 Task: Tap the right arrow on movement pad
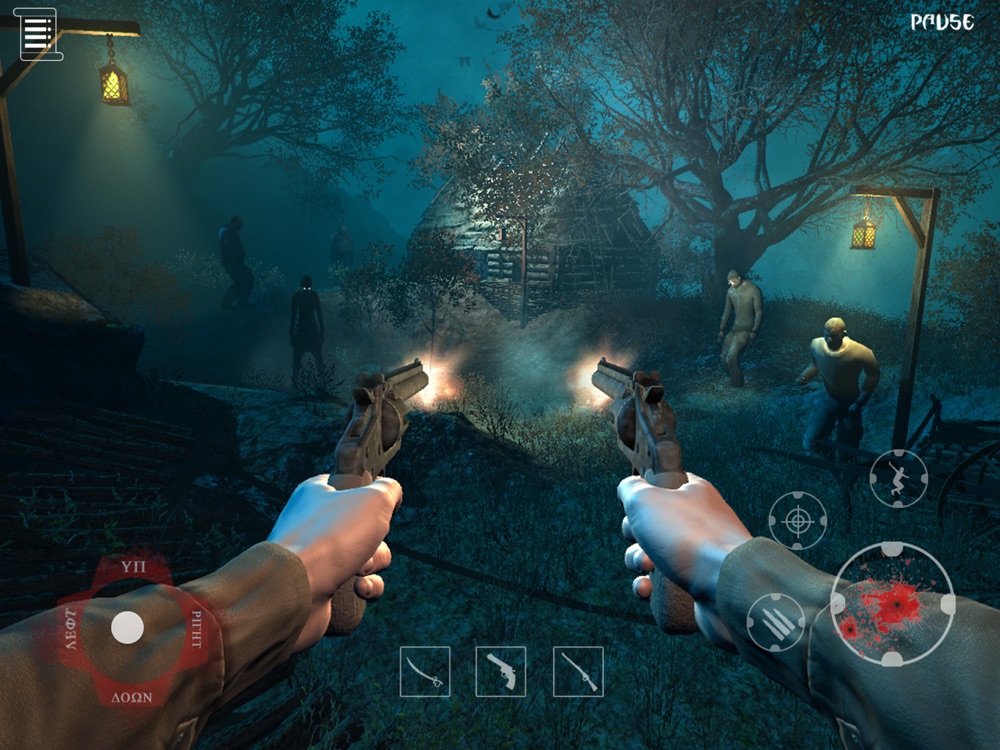tap(195, 629)
